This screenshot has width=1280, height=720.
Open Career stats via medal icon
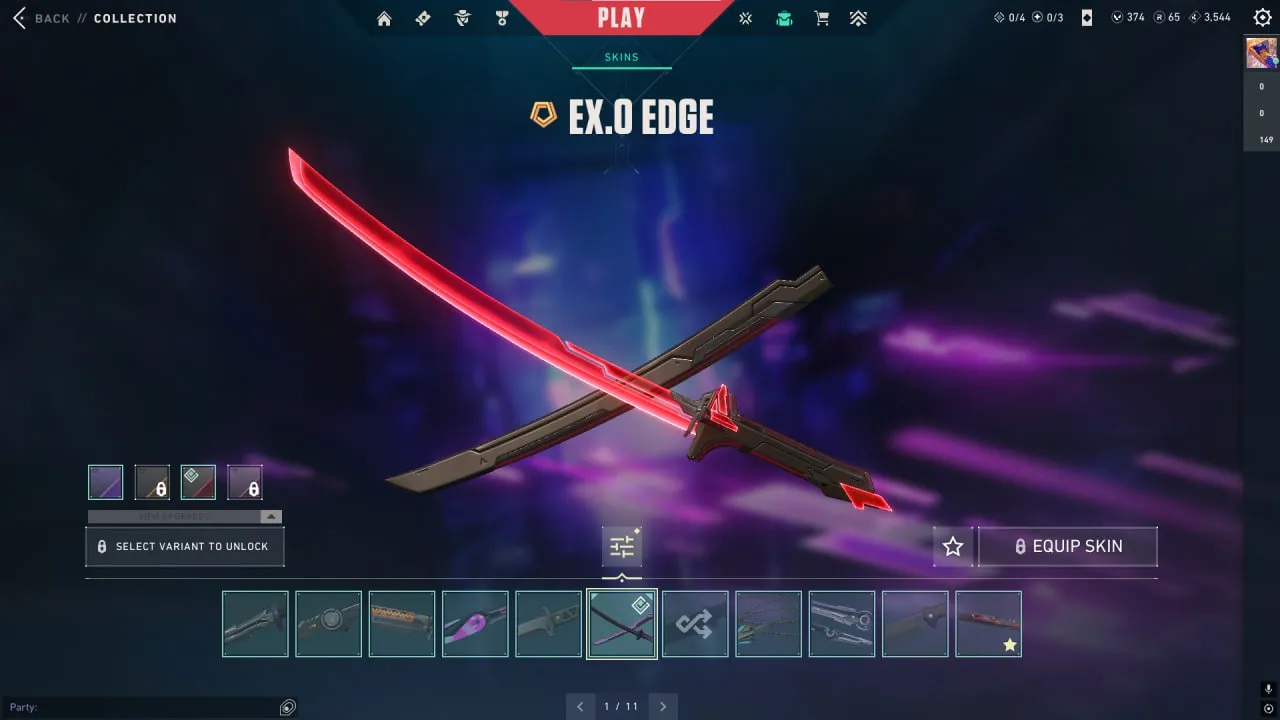[501, 17]
